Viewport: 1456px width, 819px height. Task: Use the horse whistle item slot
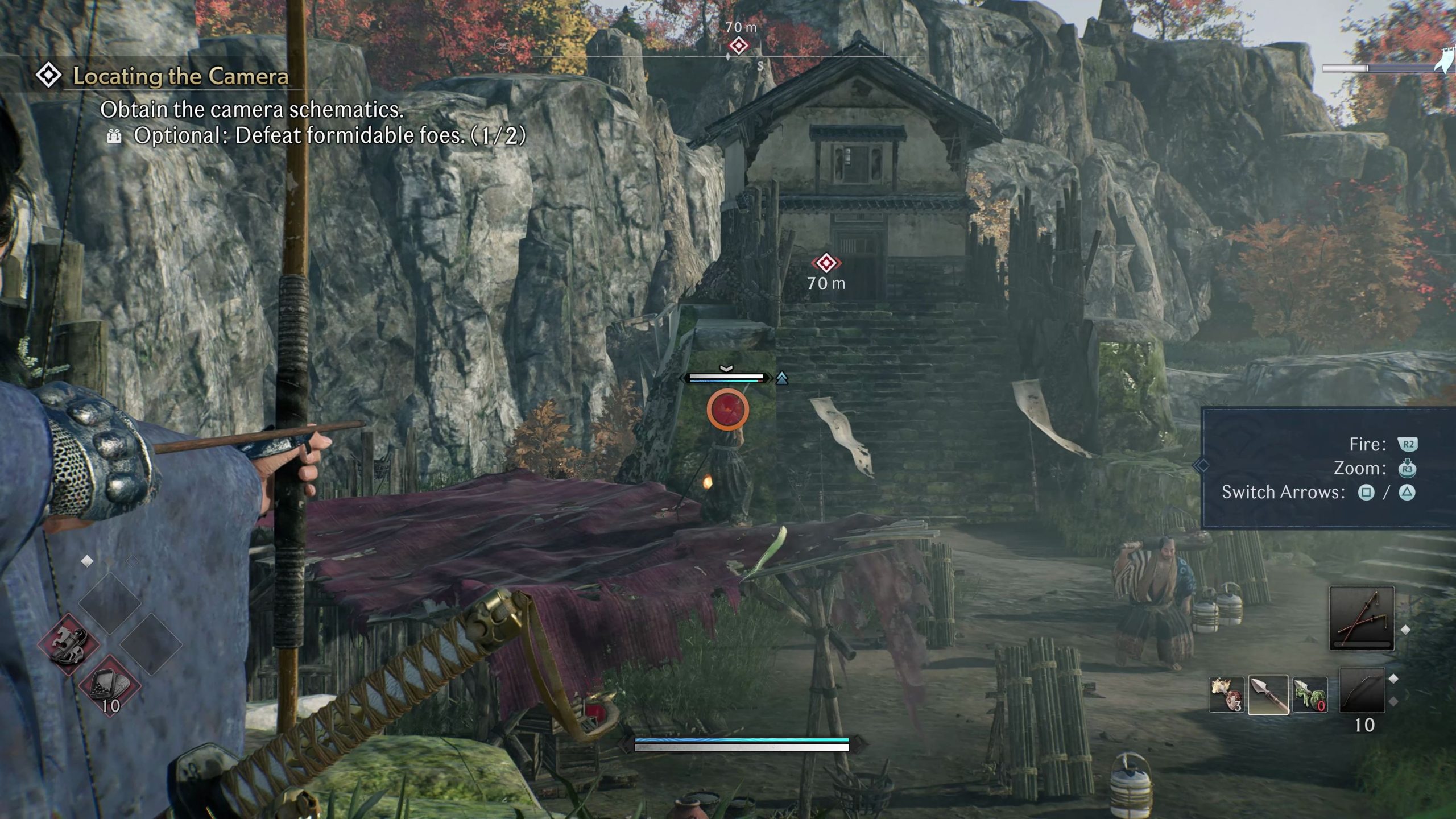69,644
